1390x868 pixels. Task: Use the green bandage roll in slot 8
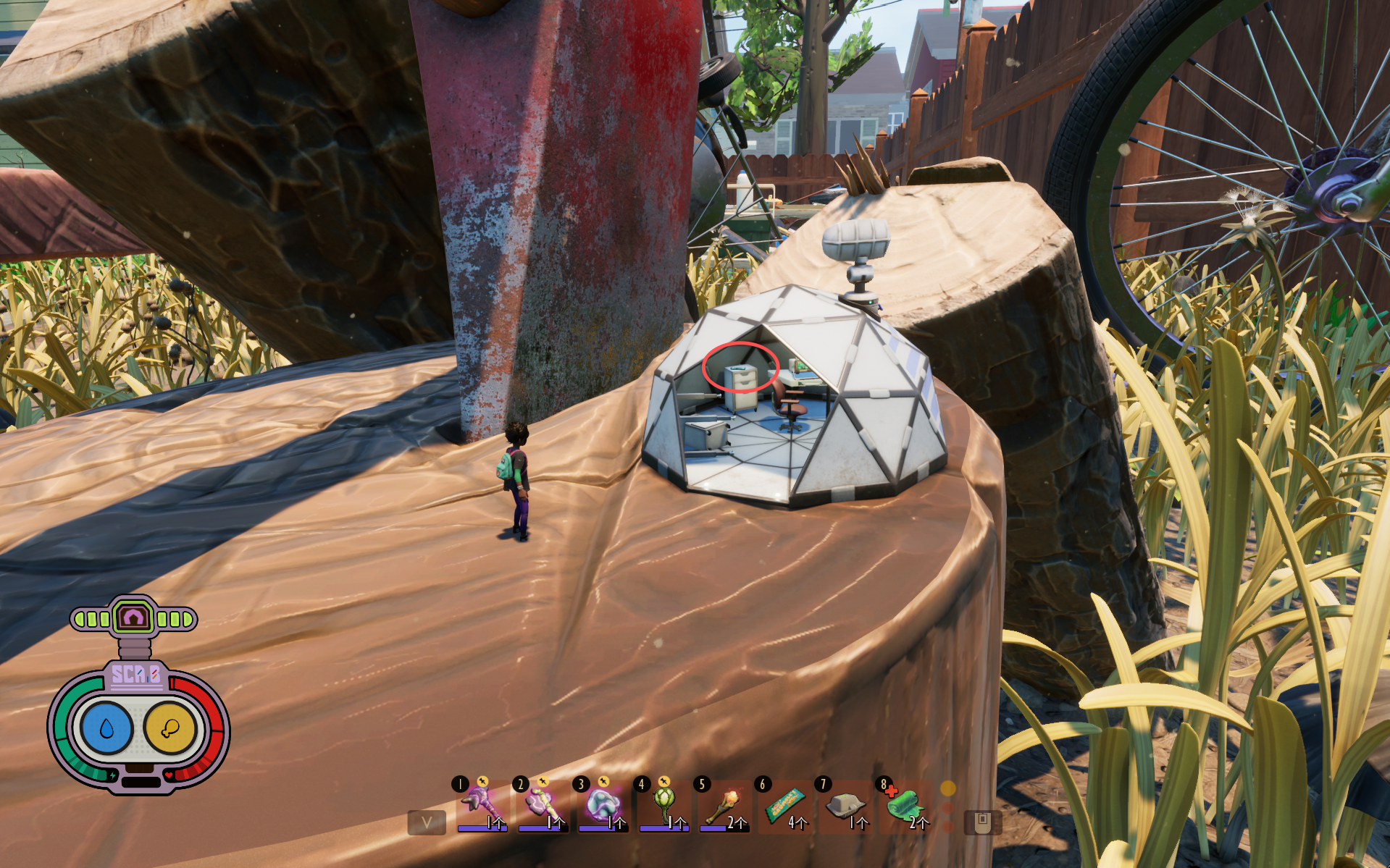(x=905, y=805)
